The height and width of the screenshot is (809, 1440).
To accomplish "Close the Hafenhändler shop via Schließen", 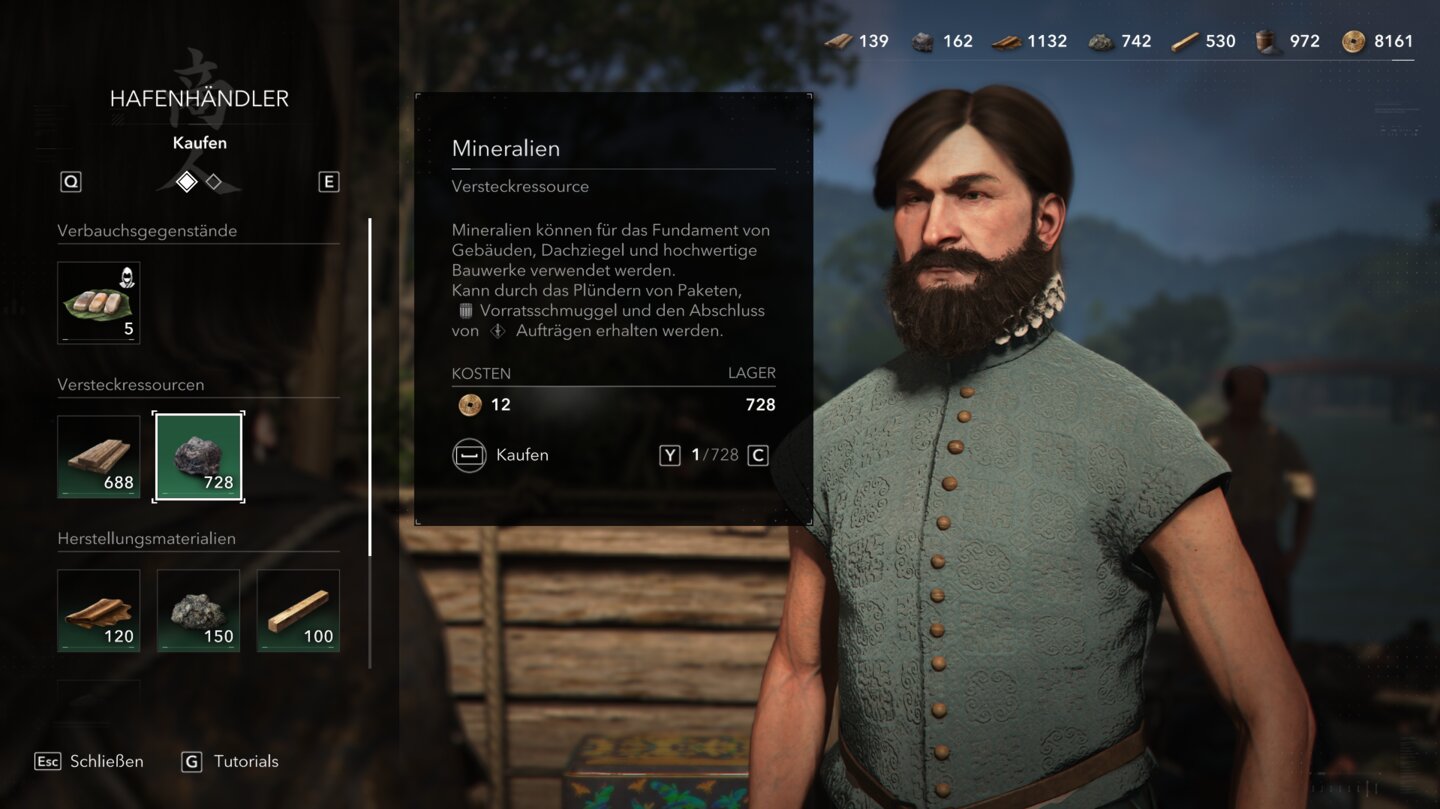I will click(x=90, y=761).
